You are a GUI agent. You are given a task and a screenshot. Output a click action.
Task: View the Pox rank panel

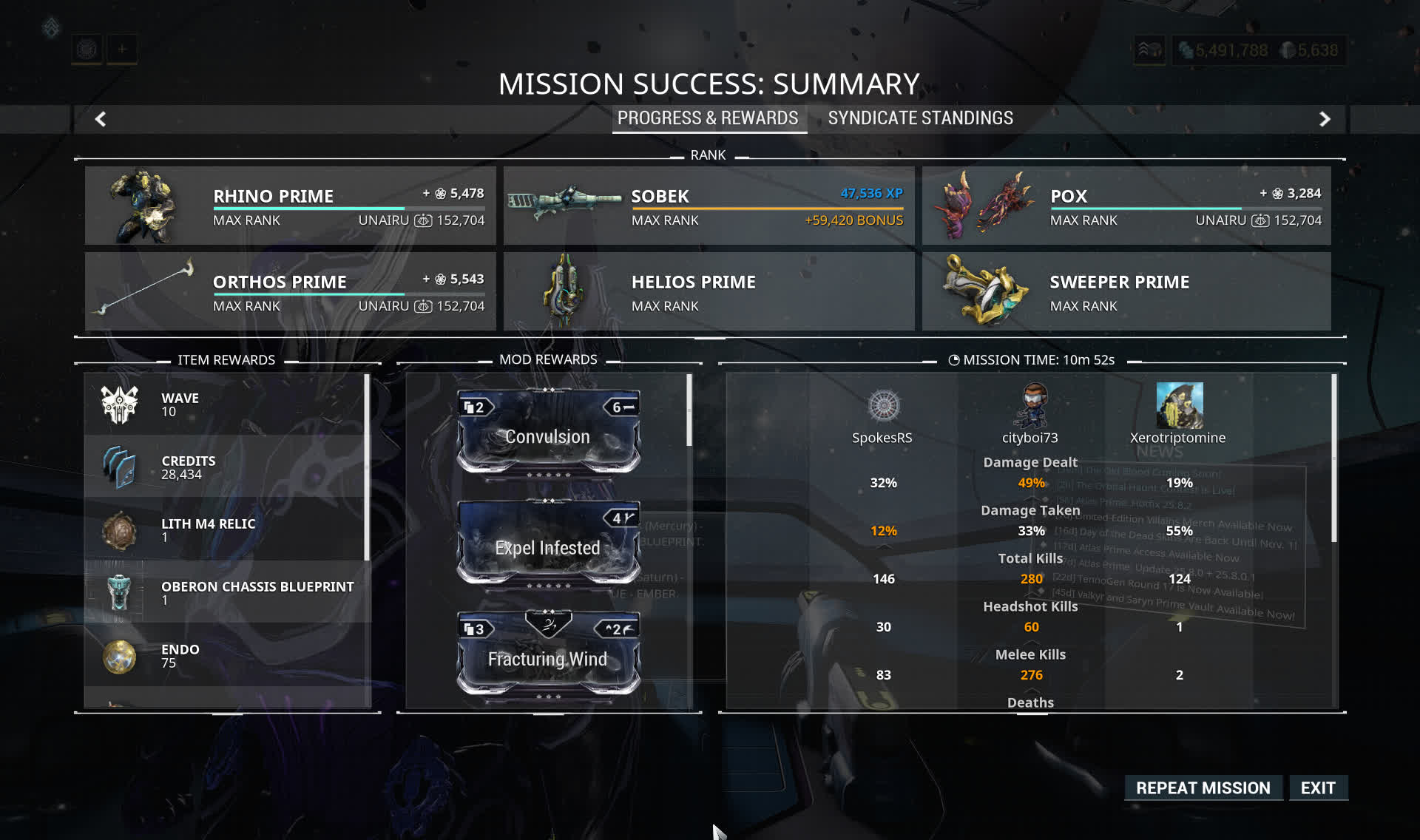[1126, 206]
